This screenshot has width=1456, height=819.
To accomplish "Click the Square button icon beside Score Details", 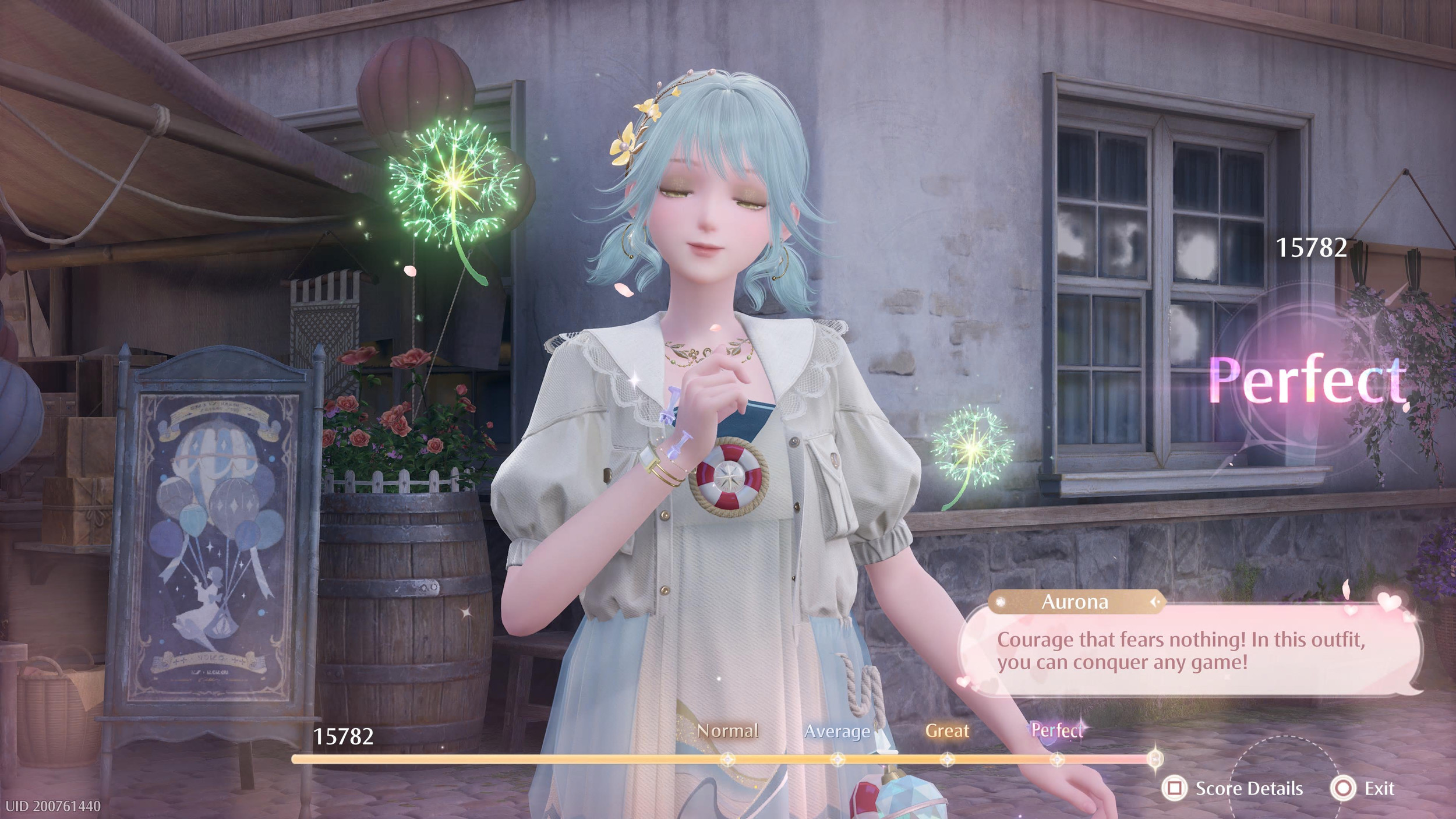I will click(x=1177, y=789).
